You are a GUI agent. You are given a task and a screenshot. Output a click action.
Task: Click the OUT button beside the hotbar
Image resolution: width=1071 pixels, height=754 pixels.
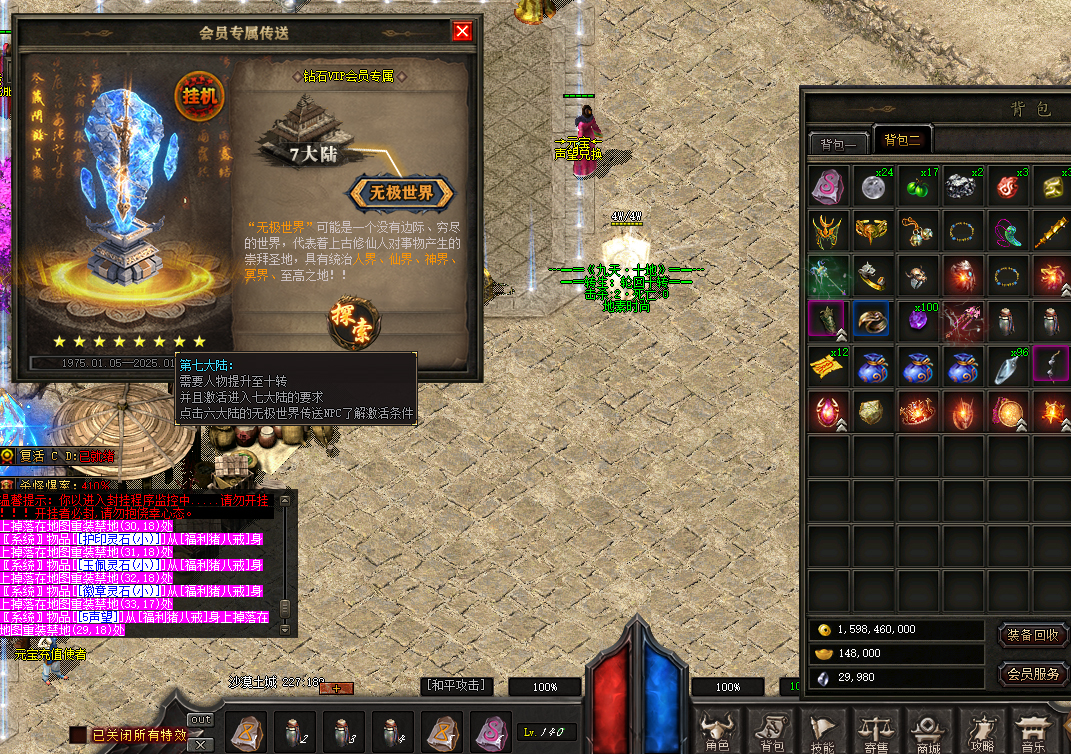[201, 720]
